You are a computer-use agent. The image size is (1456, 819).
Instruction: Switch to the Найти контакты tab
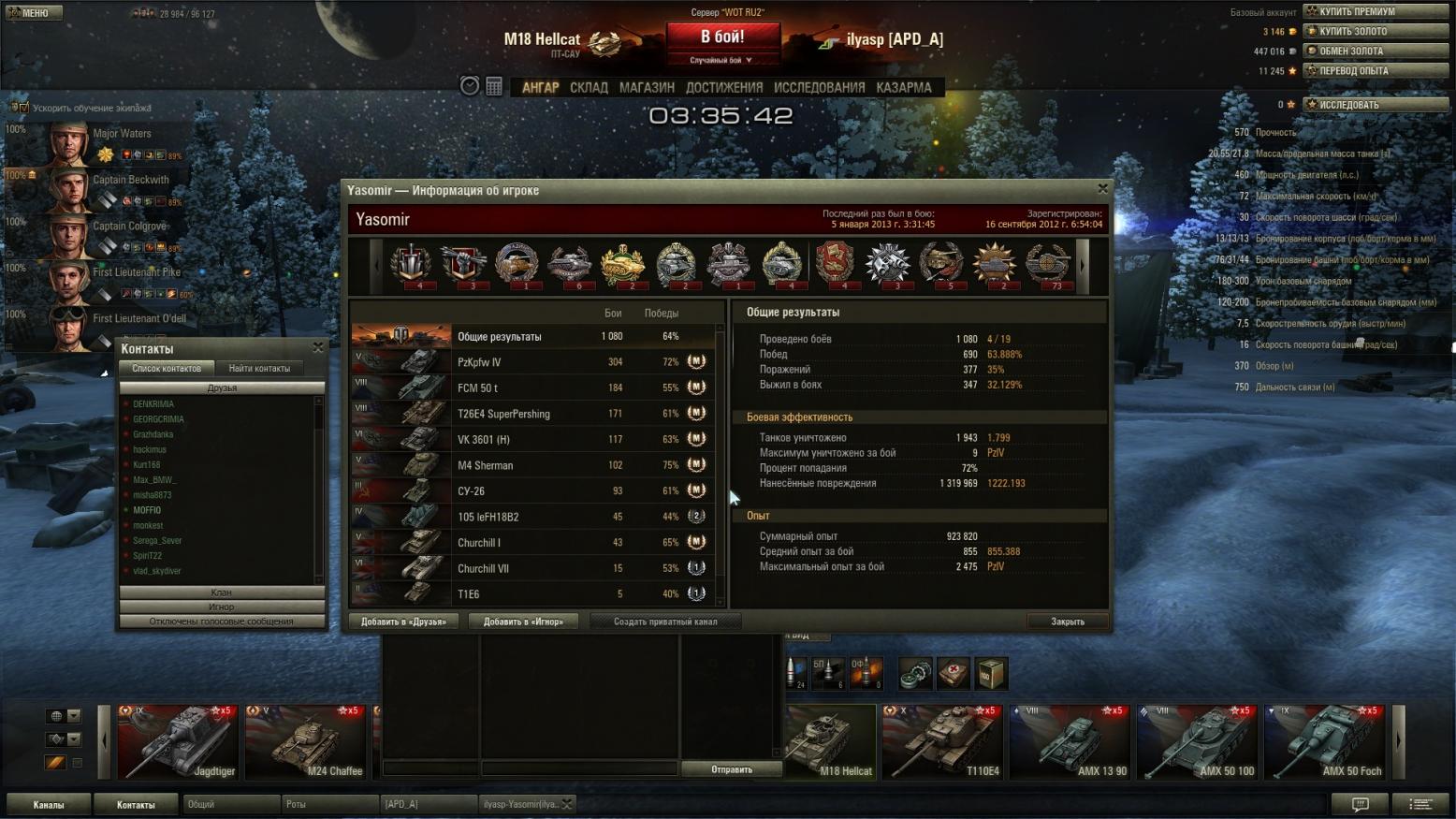click(x=259, y=368)
